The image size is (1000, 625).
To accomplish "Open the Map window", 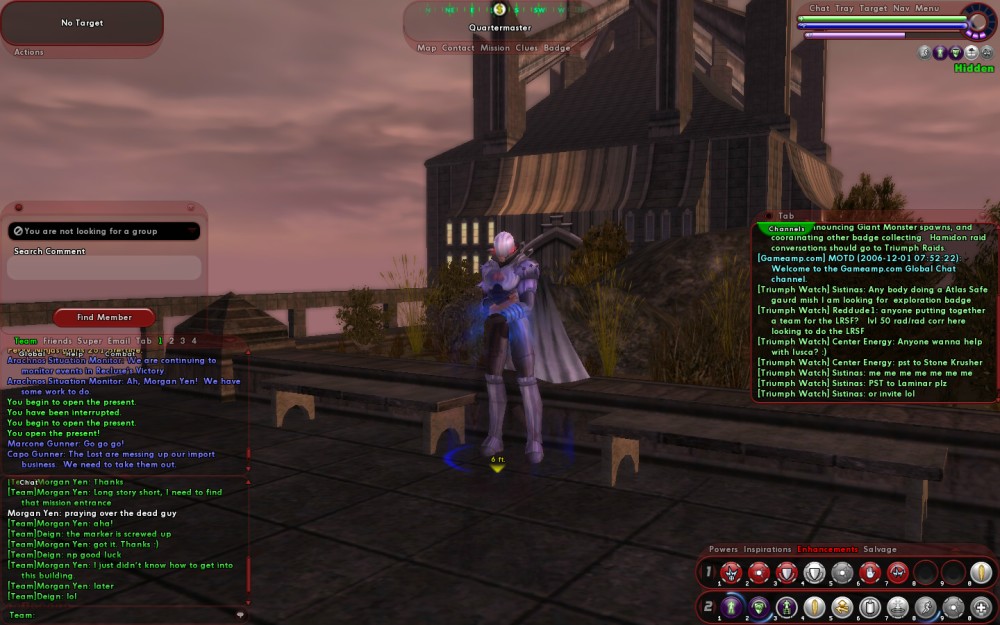I will (427, 48).
